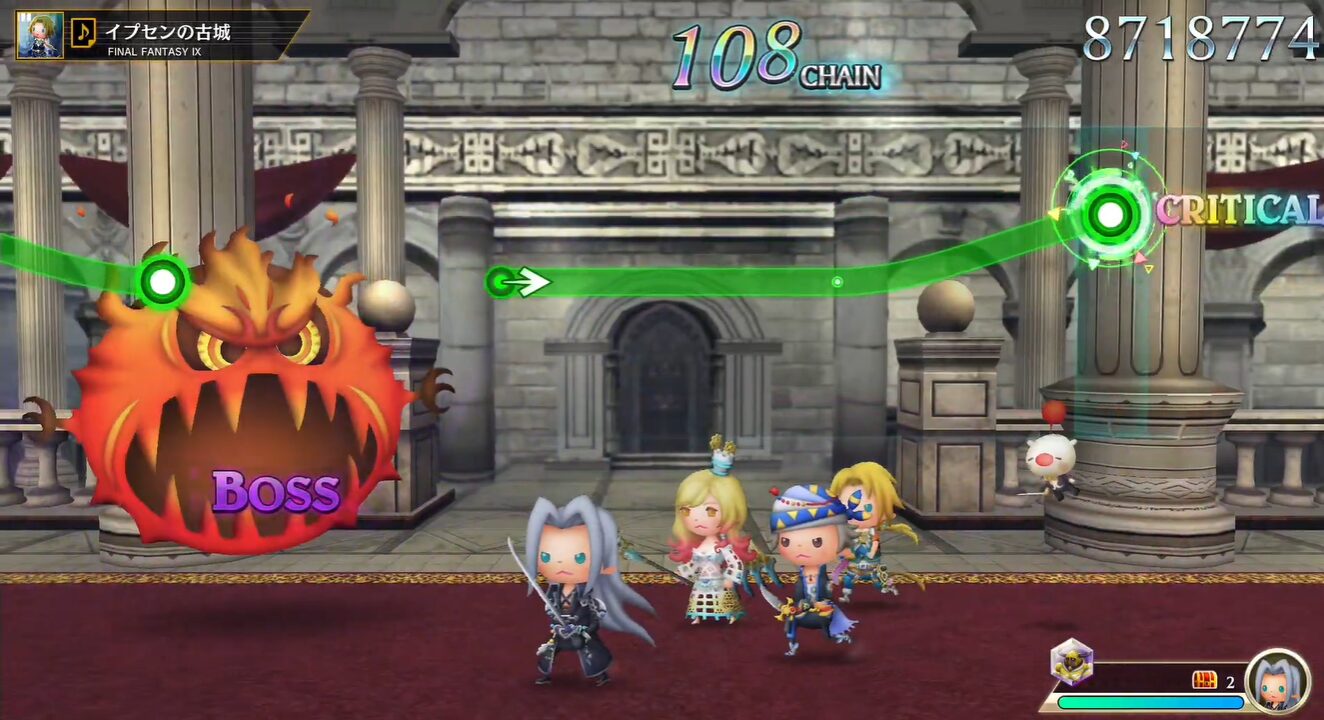Viewport: 1324px width, 720px height.
Task: Hit the green trigger ring beside CRITICAL
Action: coord(1110,213)
